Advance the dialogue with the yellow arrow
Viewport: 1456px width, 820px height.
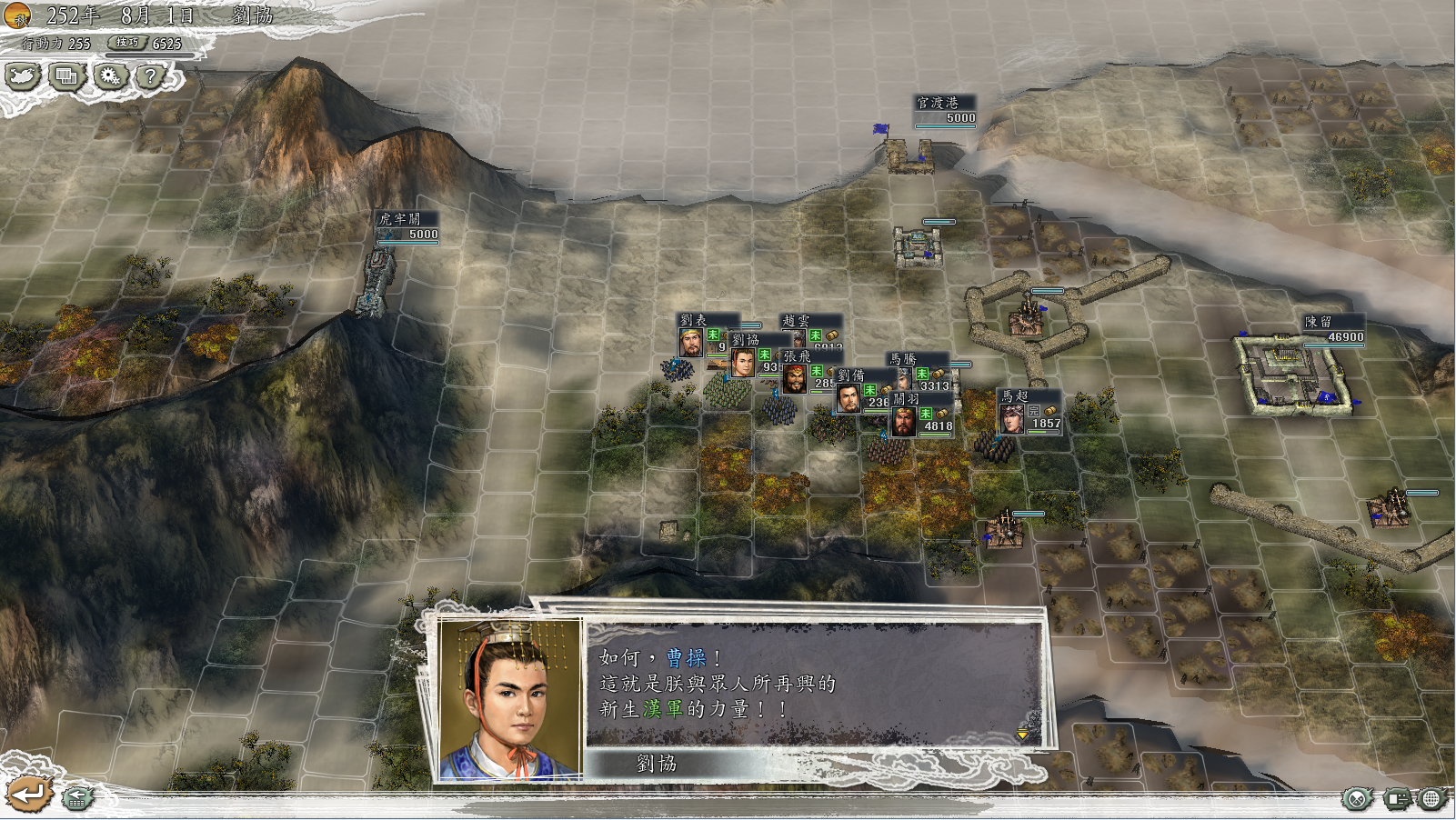tap(1023, 734)
